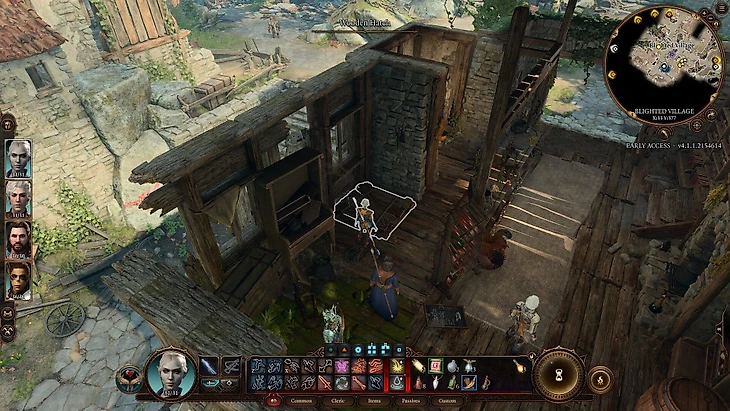
Task: Switch to the Cleric hotbar tab
Action: pyautogui.click(x=342, y=400)
